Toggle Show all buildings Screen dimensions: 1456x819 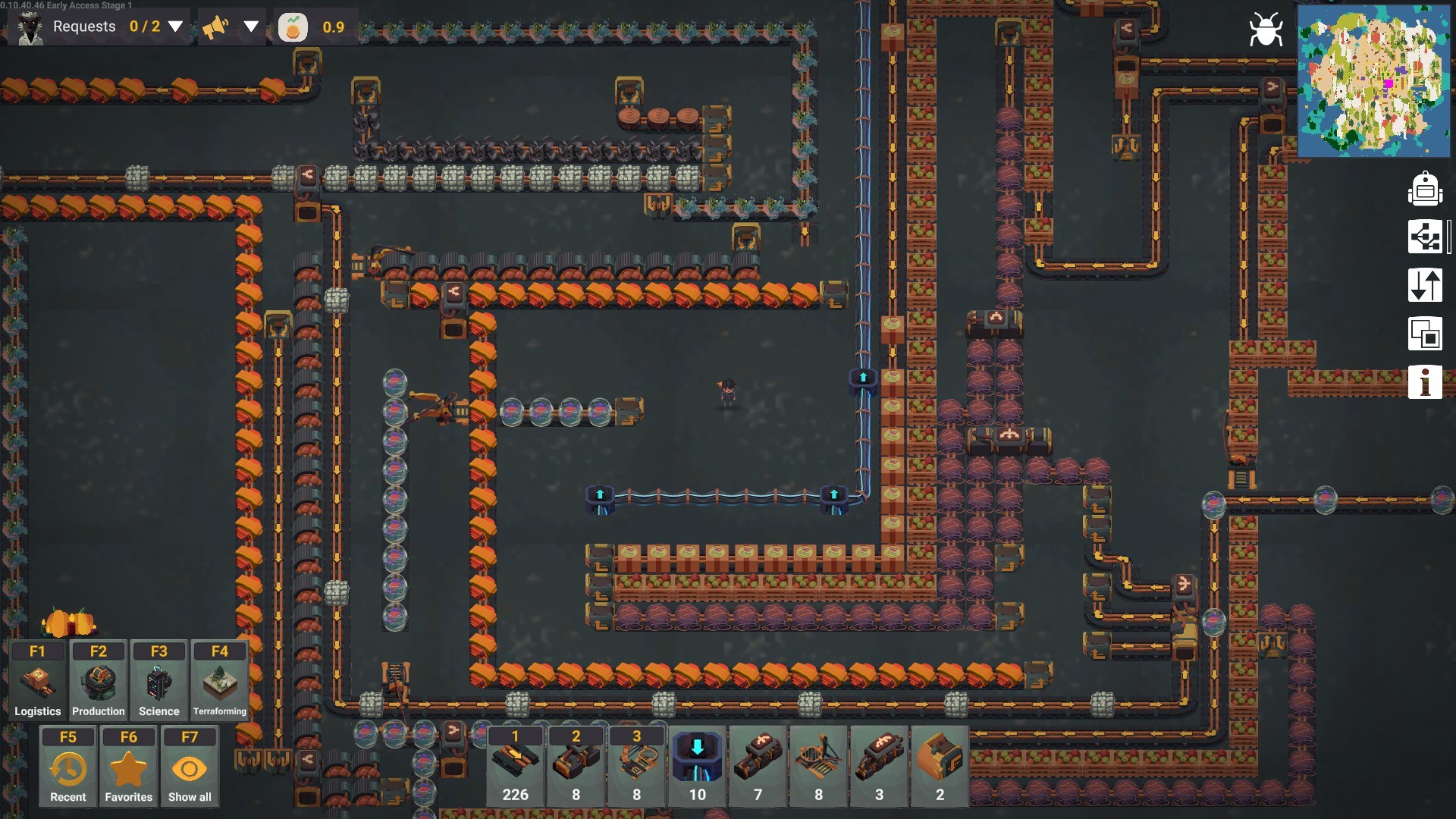190,767
